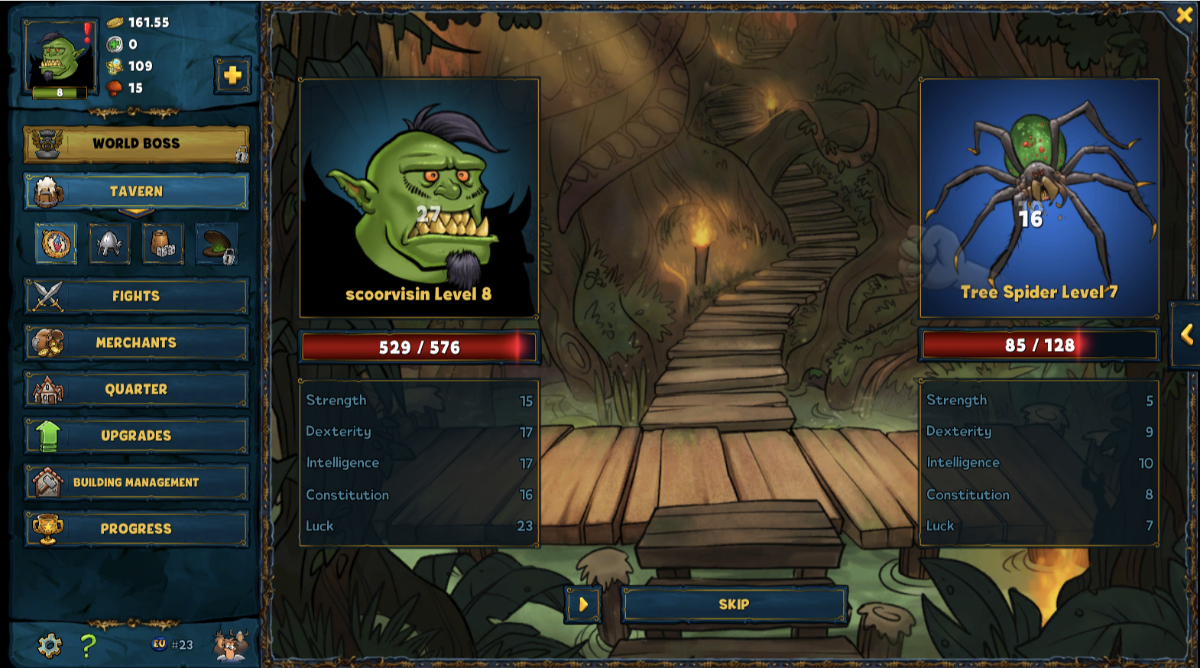Expand the side panel arrow tab
1200x668 pixels.
[1186, 335]
